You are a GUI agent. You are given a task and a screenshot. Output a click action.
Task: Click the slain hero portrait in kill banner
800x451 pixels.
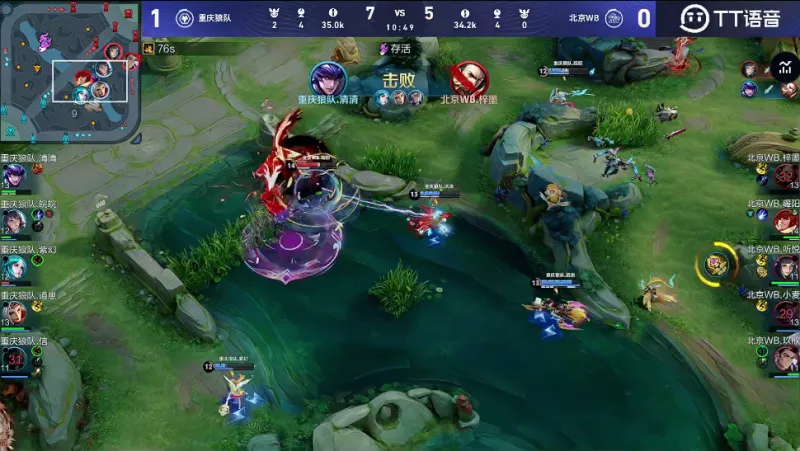tap(467, 78)
